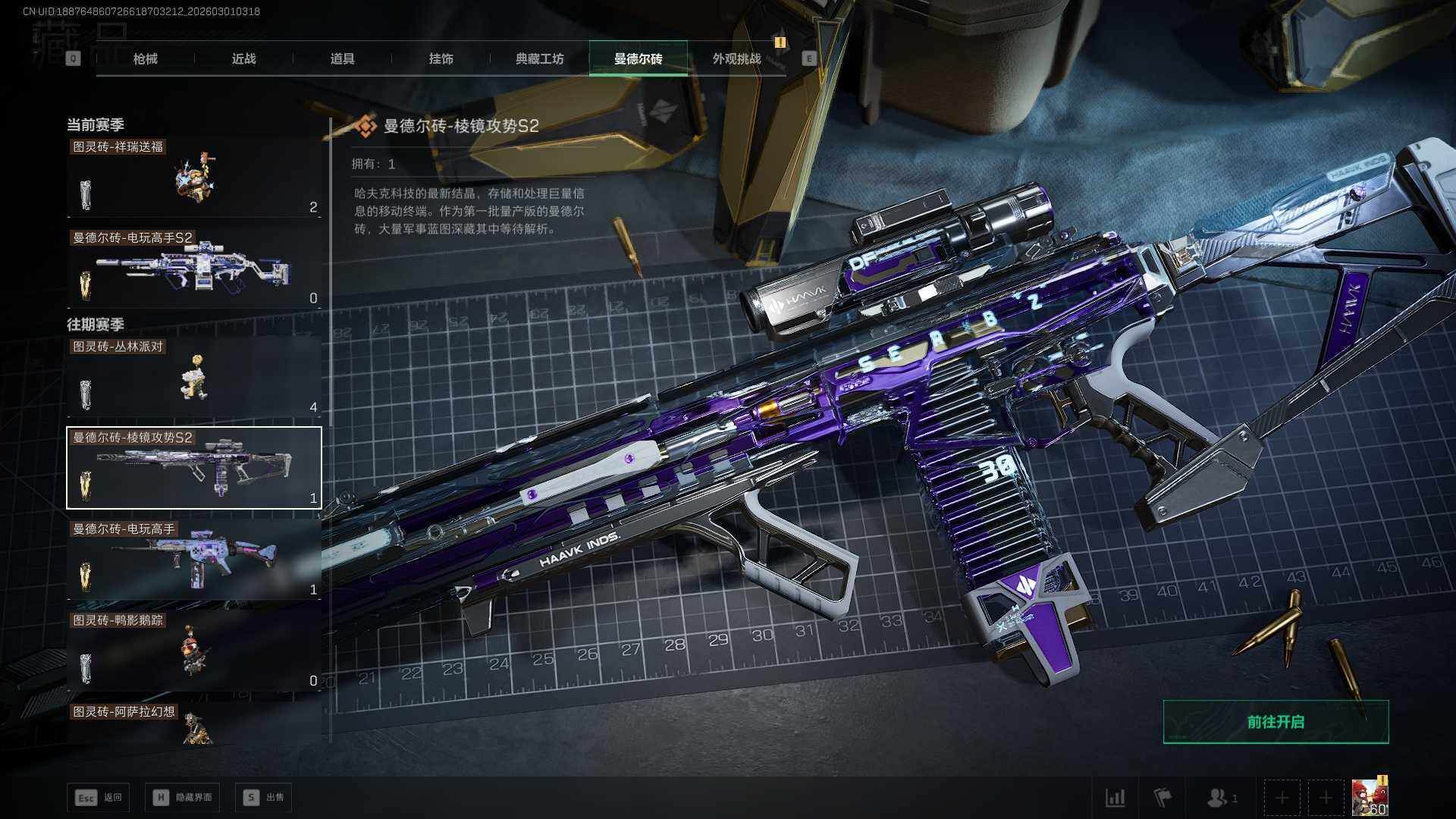Choose the 曼德尔砖-电玩高手 past season item
1456x819 pixels.
(x=194, y=560)
